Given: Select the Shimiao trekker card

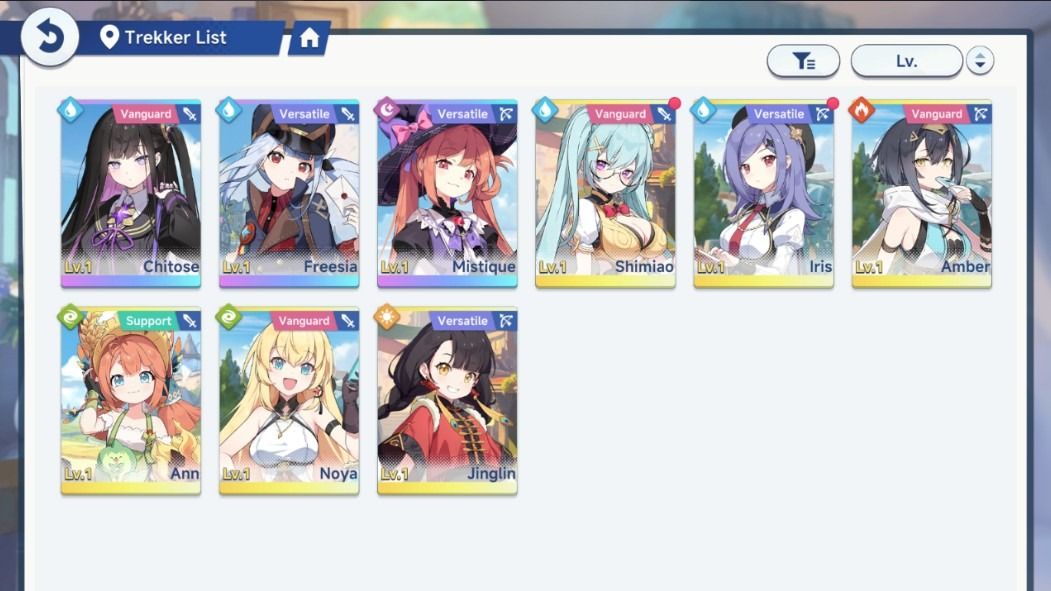Looking at the screenshot, I should (x=605, y=193).
